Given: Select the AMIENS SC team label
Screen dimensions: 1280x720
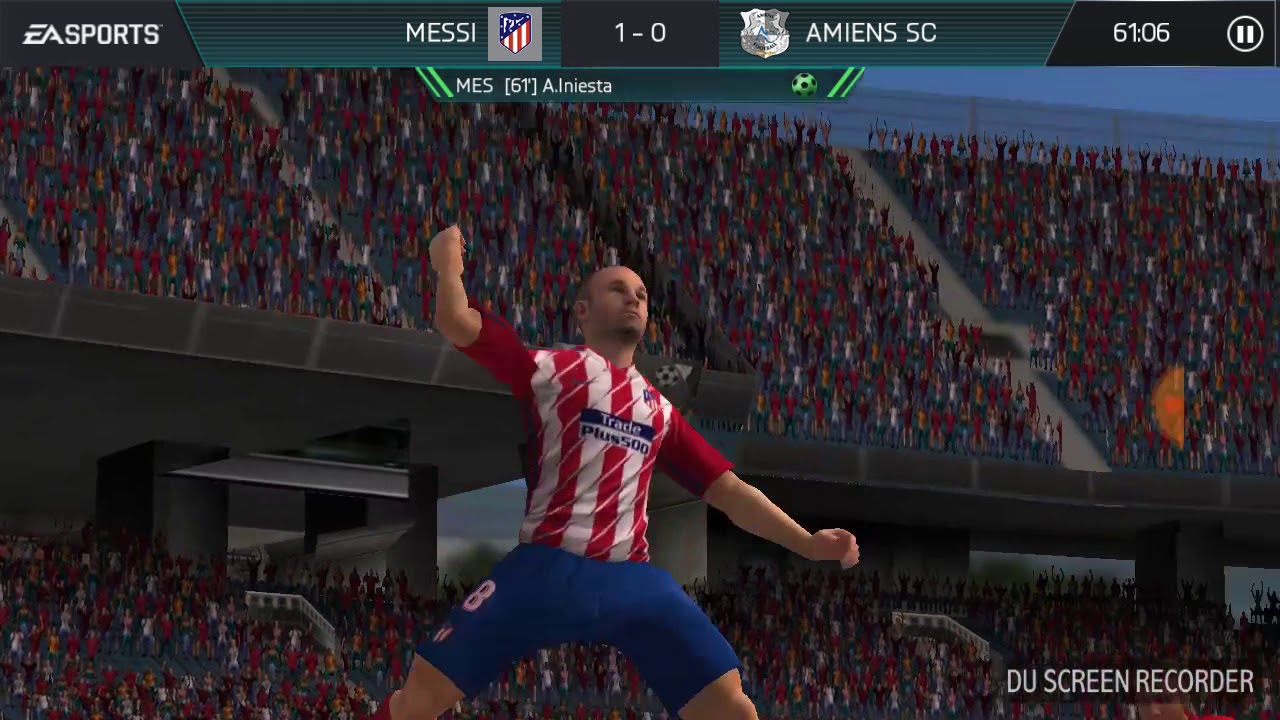Looking at the screenshot, I should [870, 33].
